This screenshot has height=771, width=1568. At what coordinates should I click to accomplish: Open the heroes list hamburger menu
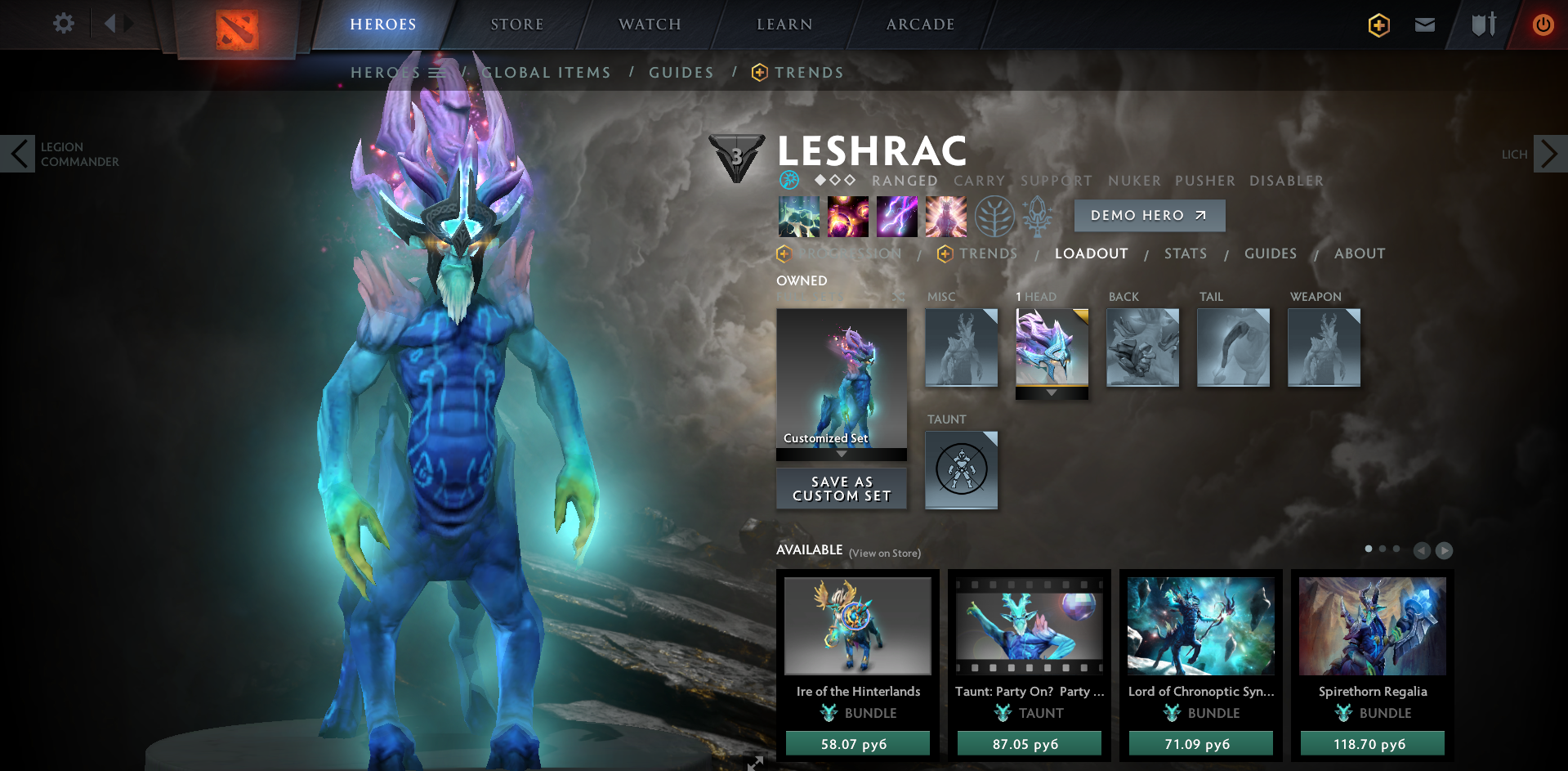[437, 72]
